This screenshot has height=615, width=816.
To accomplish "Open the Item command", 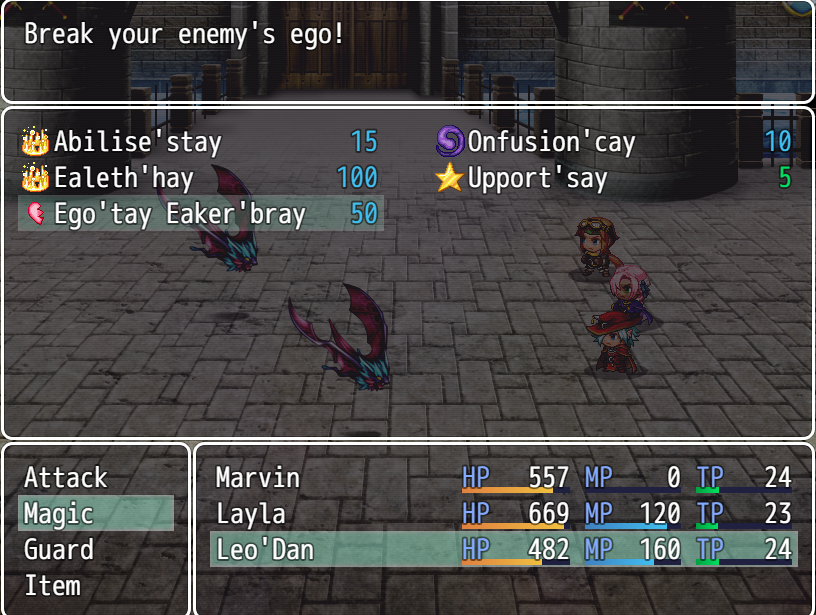I will pyautogui.click(x=96, y=586).
